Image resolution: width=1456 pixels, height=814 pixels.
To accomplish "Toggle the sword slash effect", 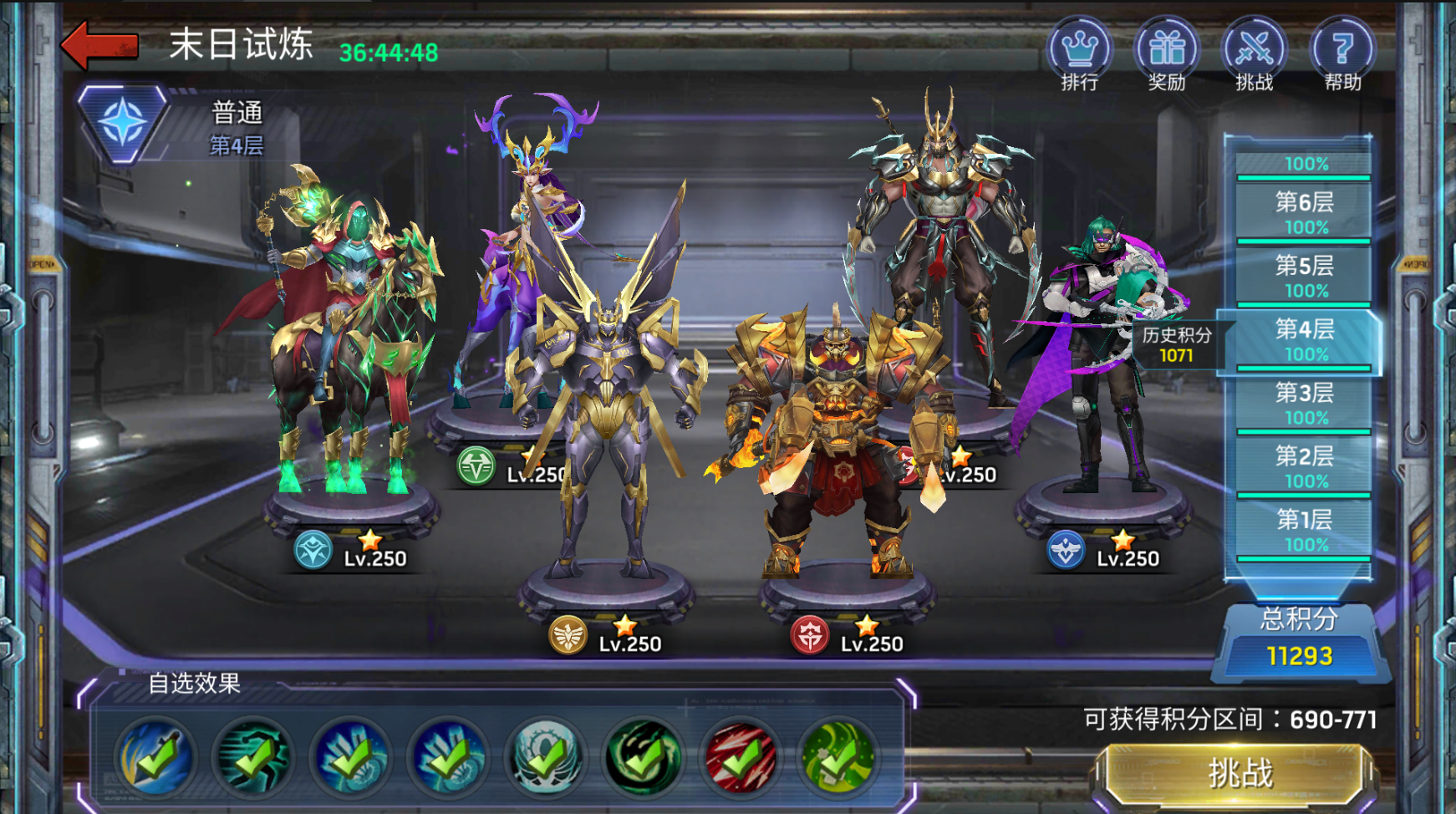I will point(155,758).
